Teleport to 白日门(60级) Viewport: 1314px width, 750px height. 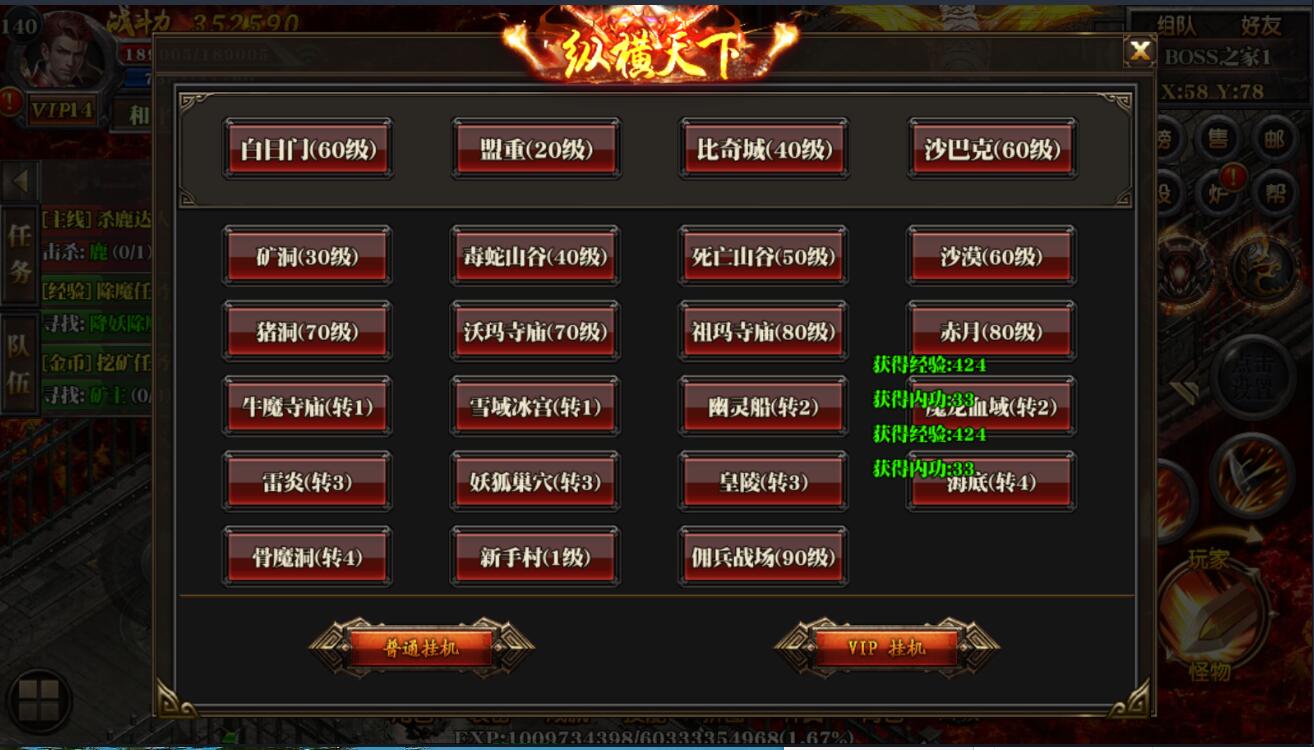[307, 150]
